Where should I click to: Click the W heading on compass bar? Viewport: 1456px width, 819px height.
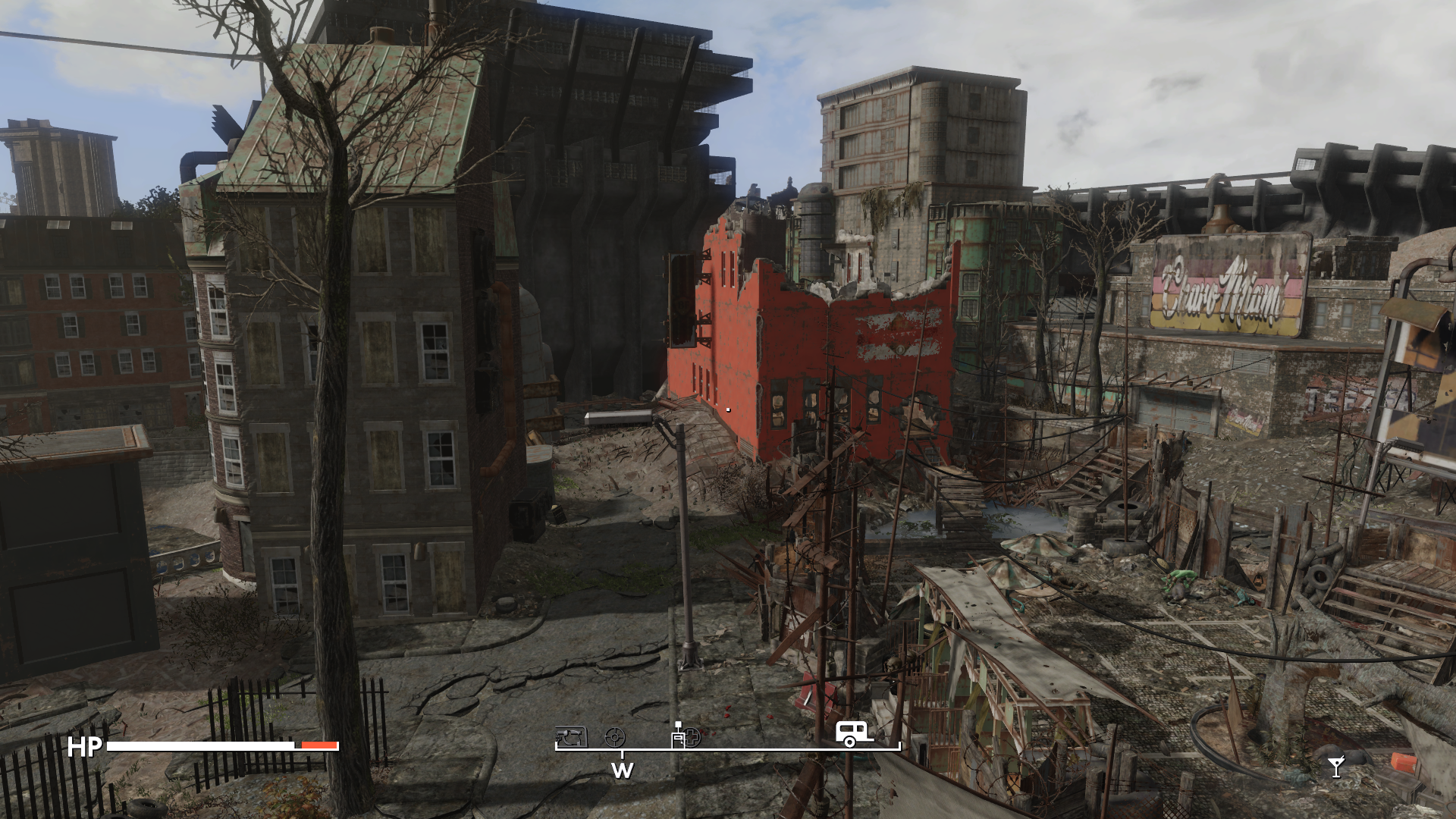click(x=622, y=770)
